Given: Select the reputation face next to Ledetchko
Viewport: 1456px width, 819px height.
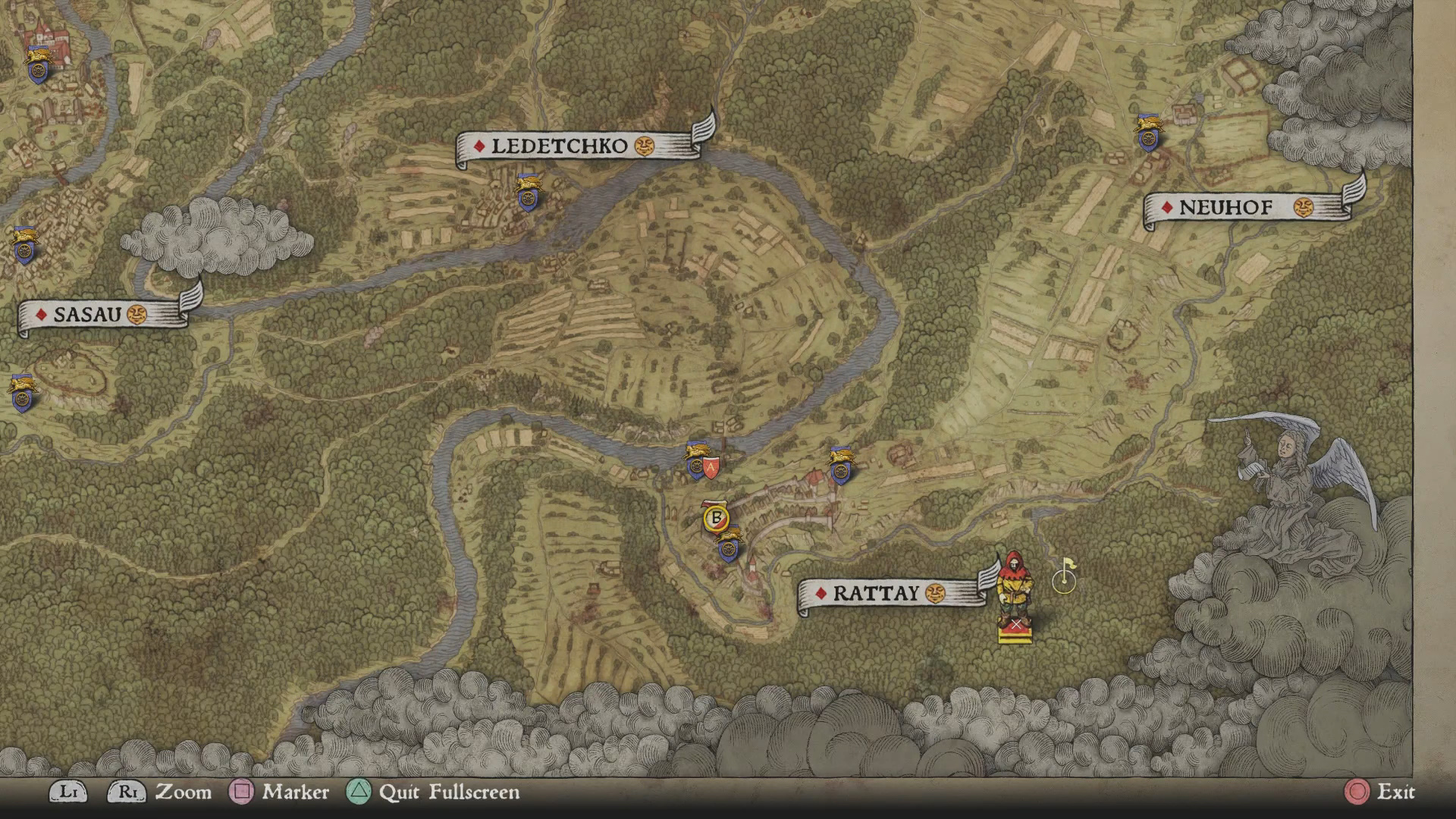Looking at the screenshot, I should (646, 147).
